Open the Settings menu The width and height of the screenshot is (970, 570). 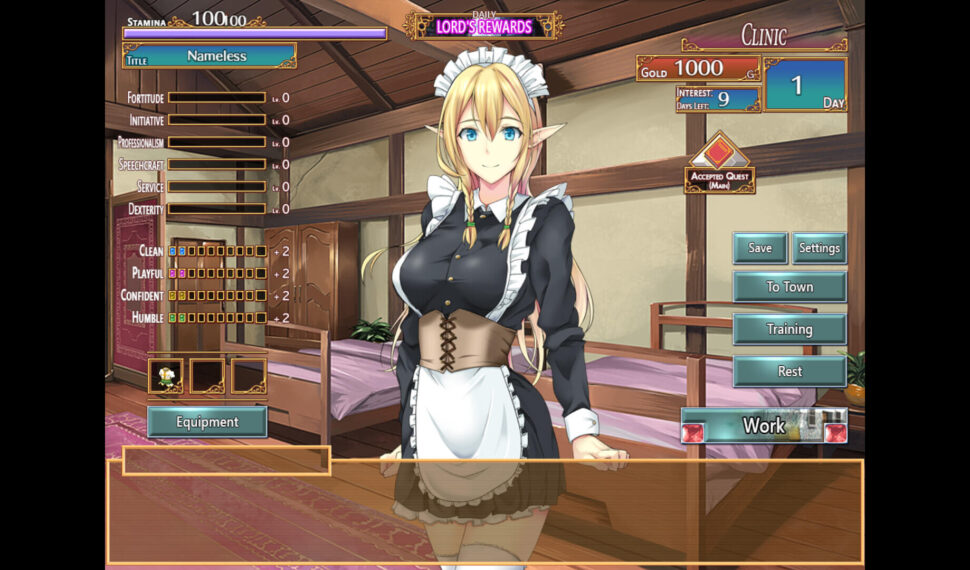(819, 248)
